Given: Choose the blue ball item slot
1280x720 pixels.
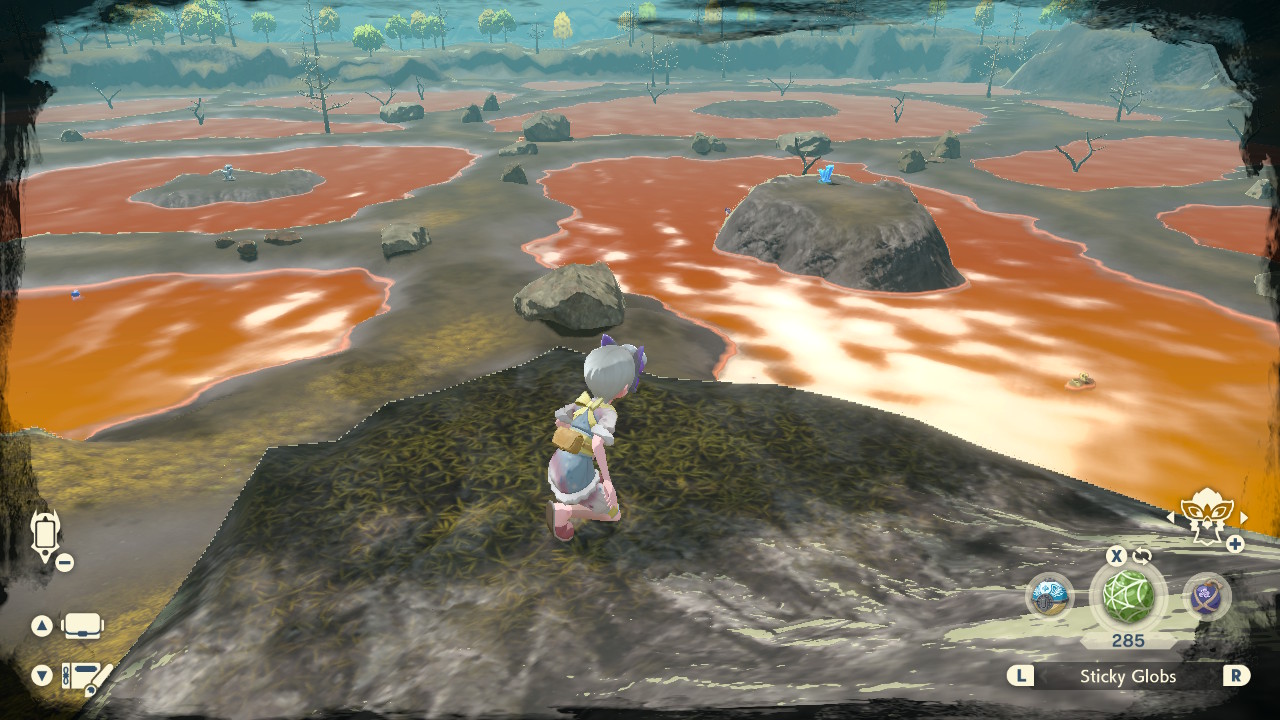Looking at the screenshot, I should click(1050, 597).
